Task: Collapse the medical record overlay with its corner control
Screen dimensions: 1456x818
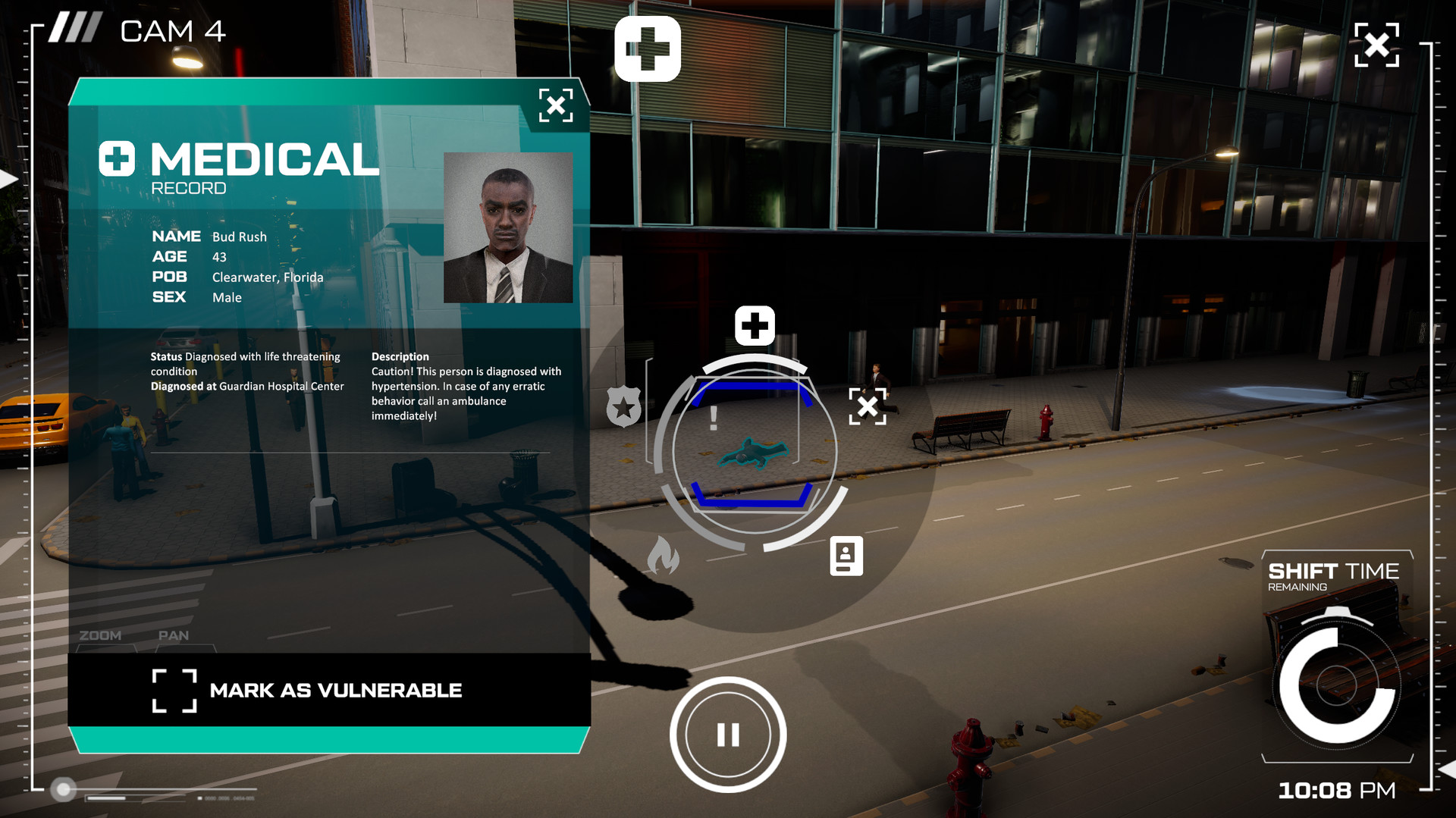Action: [557, 106]
